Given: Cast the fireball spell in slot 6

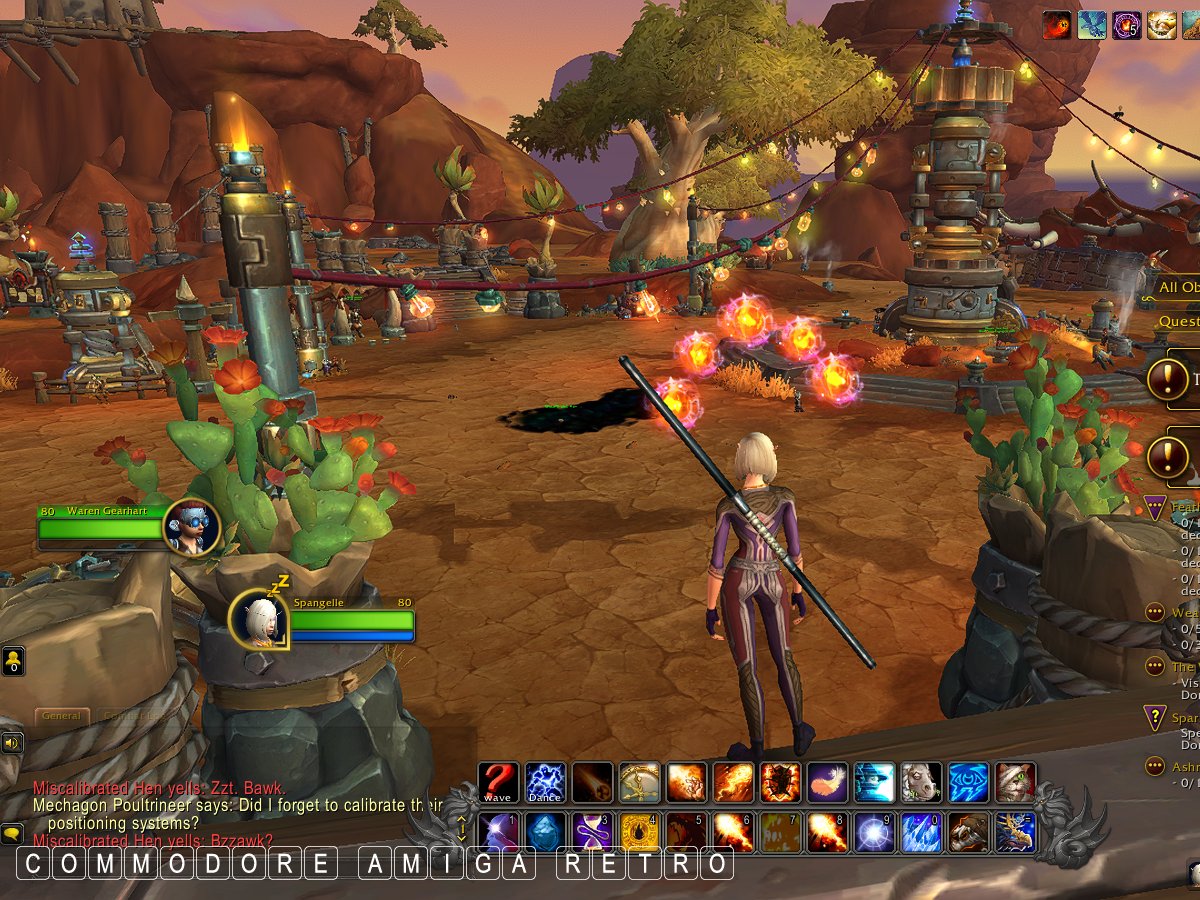Looking at the screenshot, I should (x=733, y=831).
